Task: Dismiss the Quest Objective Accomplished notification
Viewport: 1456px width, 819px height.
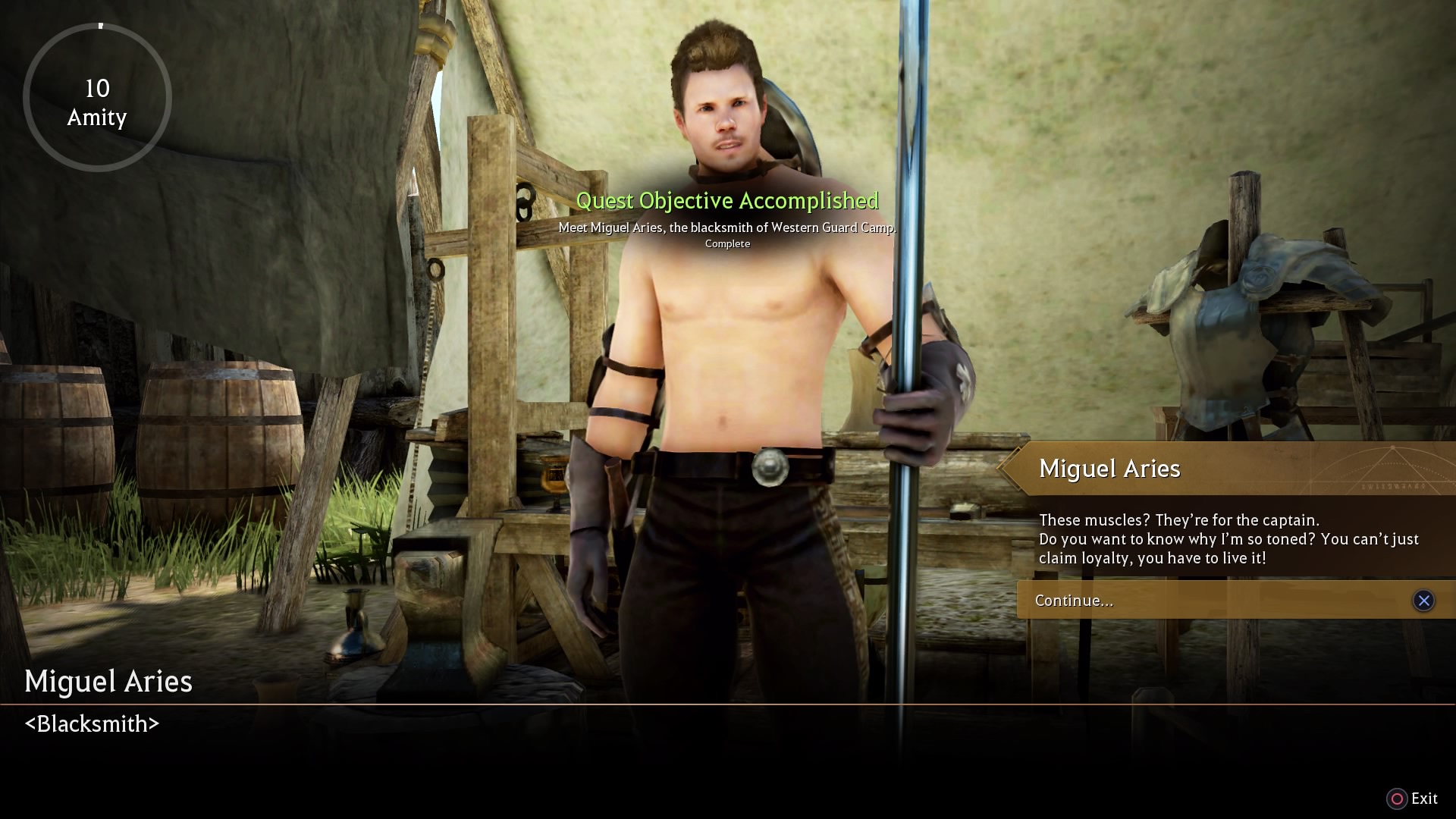Action: tap(728, 201)
